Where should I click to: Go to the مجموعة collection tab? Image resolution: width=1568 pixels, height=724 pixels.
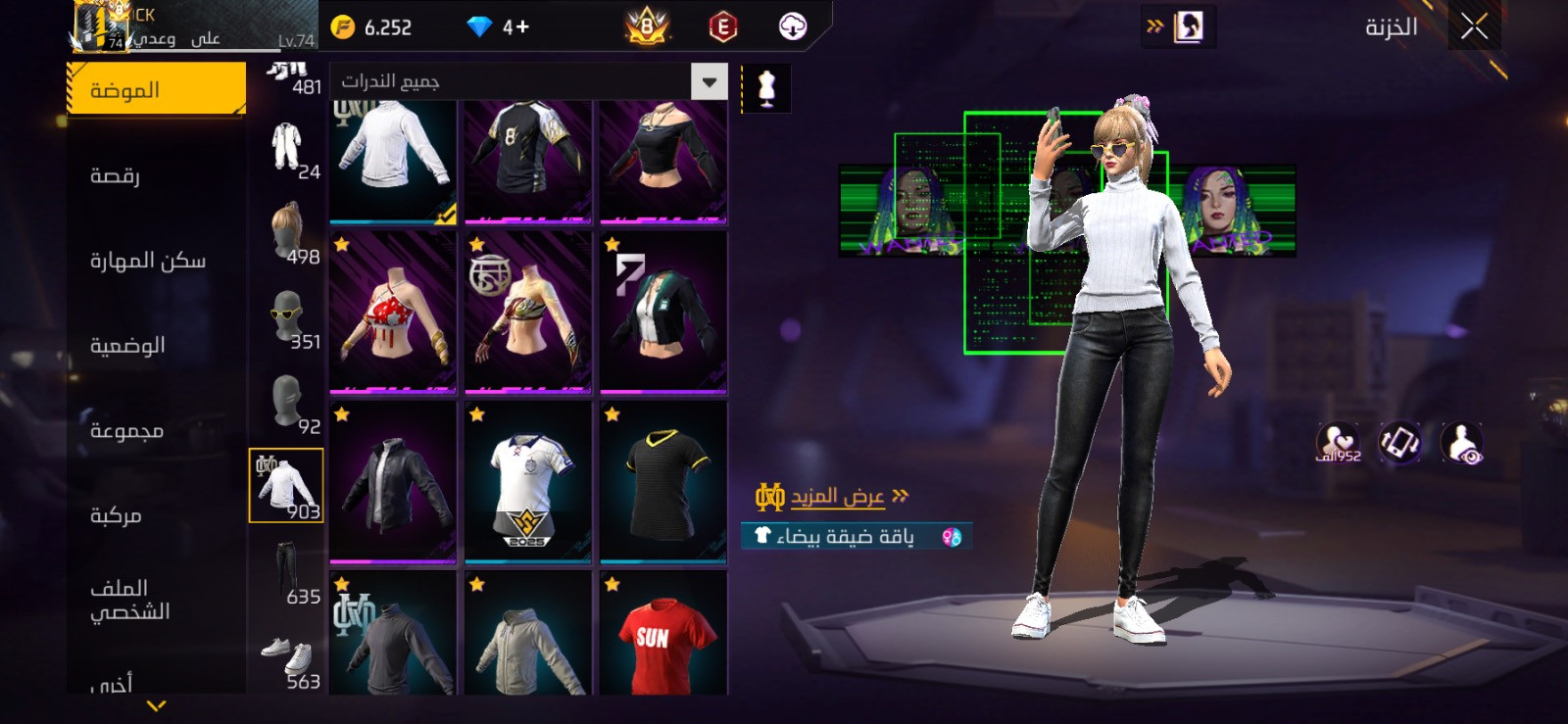click(x=126, y=431)
